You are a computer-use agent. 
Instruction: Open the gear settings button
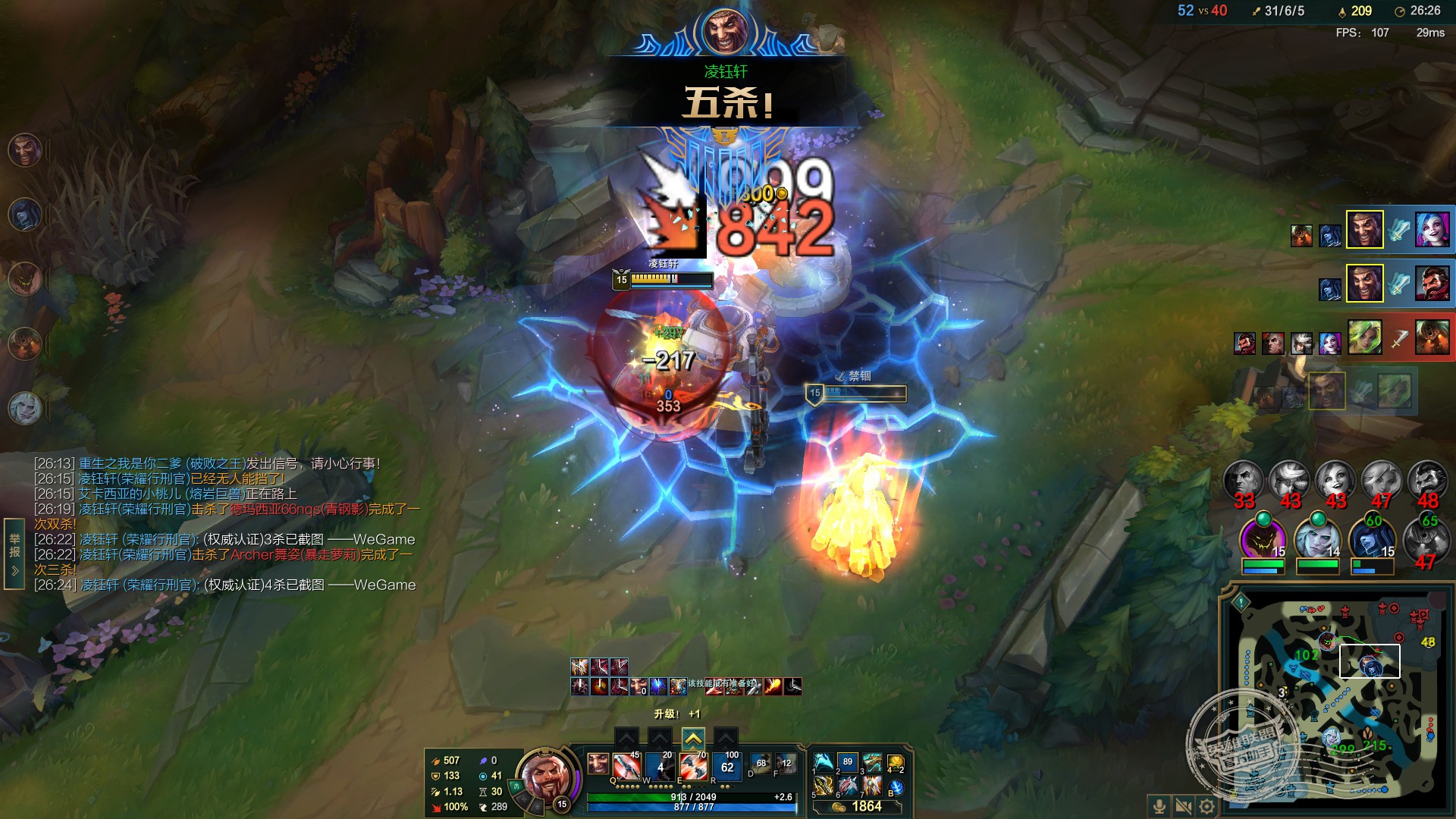(1207, 805)
